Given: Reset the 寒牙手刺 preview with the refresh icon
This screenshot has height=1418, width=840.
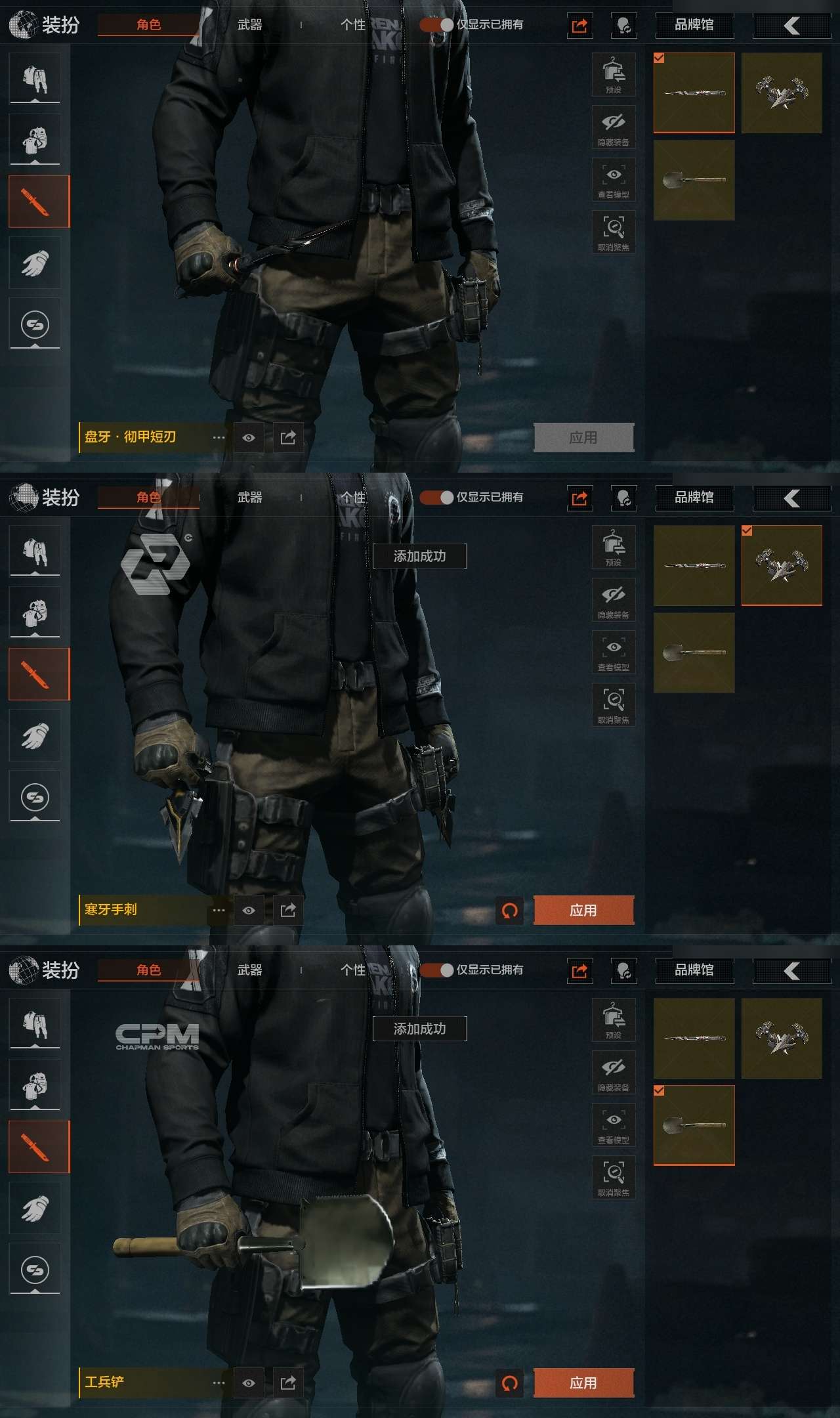Looking at the screenshot, I should point(510,911).
